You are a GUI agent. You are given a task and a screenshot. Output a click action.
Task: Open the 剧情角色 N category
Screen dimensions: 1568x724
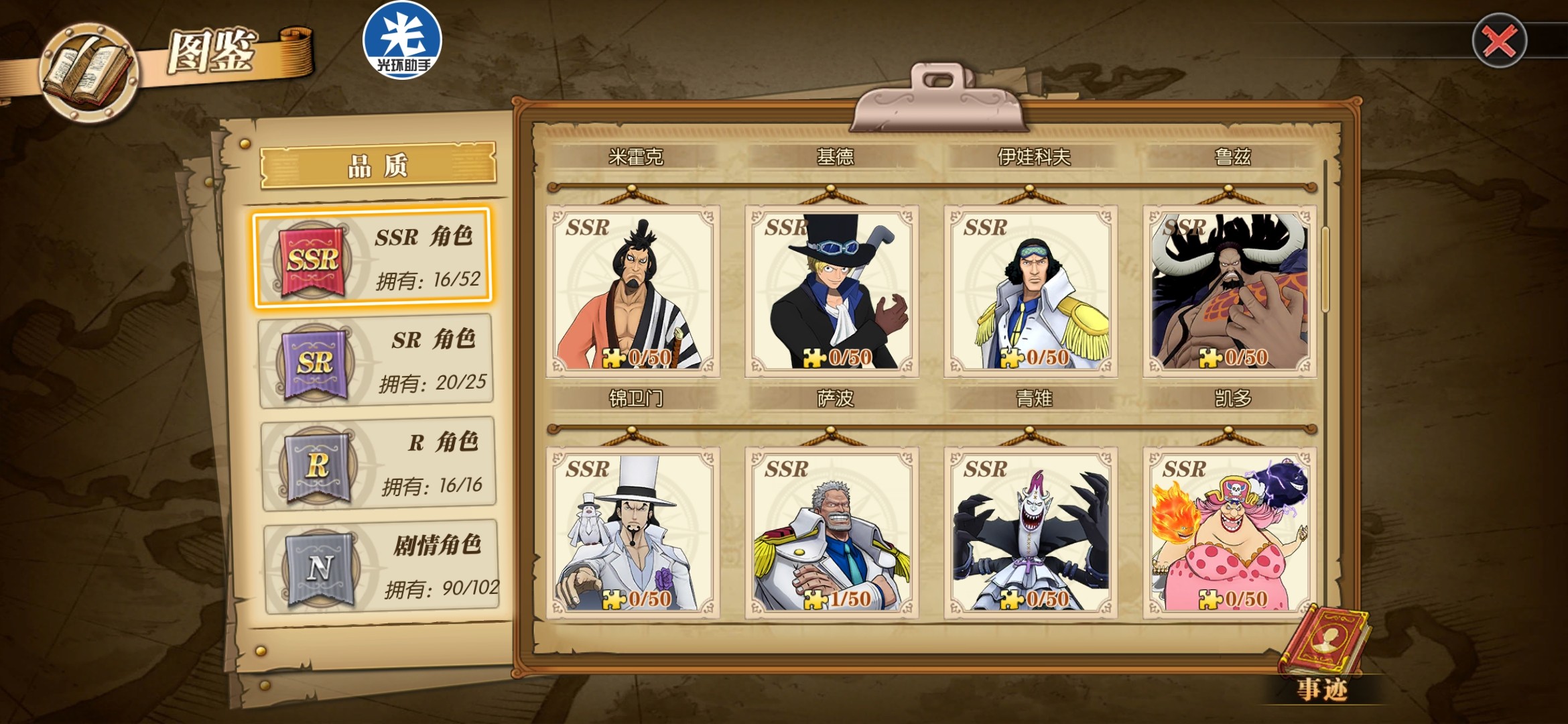[x=381, y=567]
